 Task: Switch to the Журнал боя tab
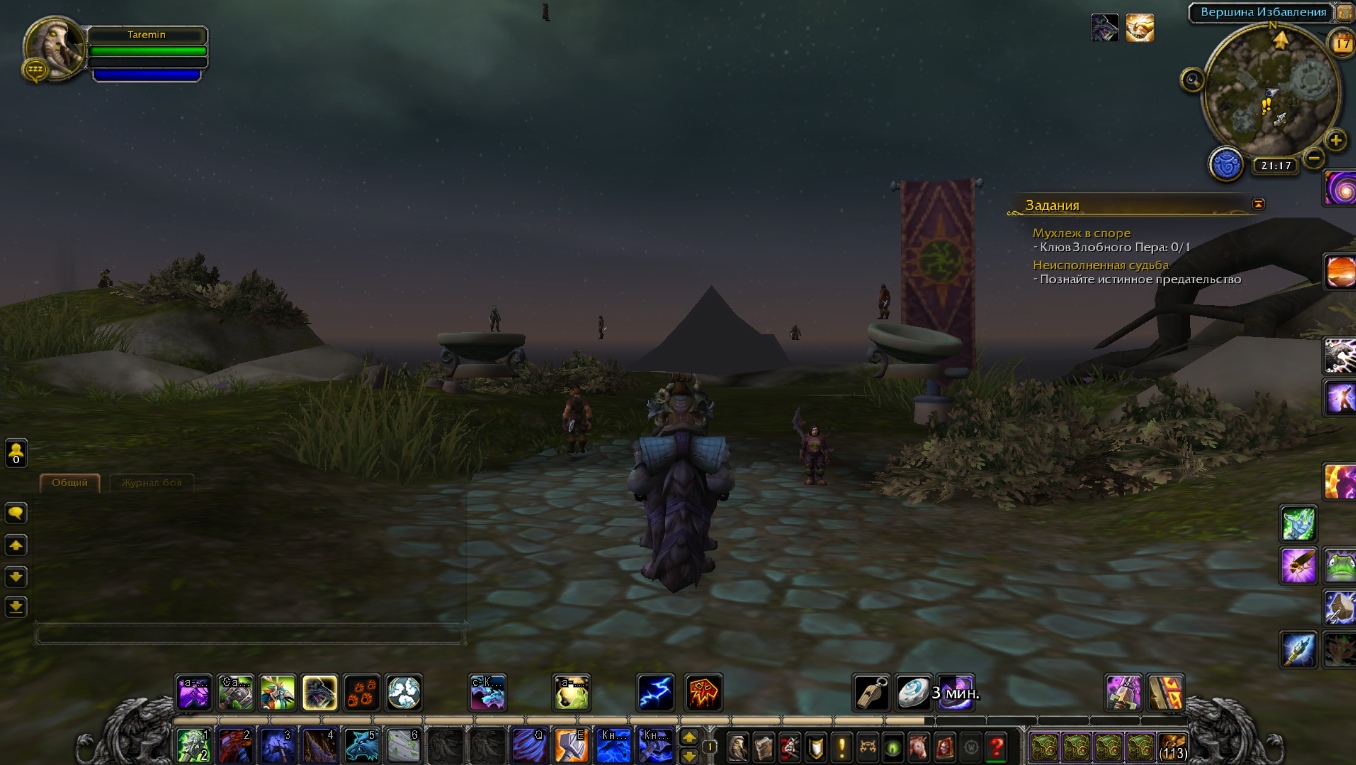[151, 483]
